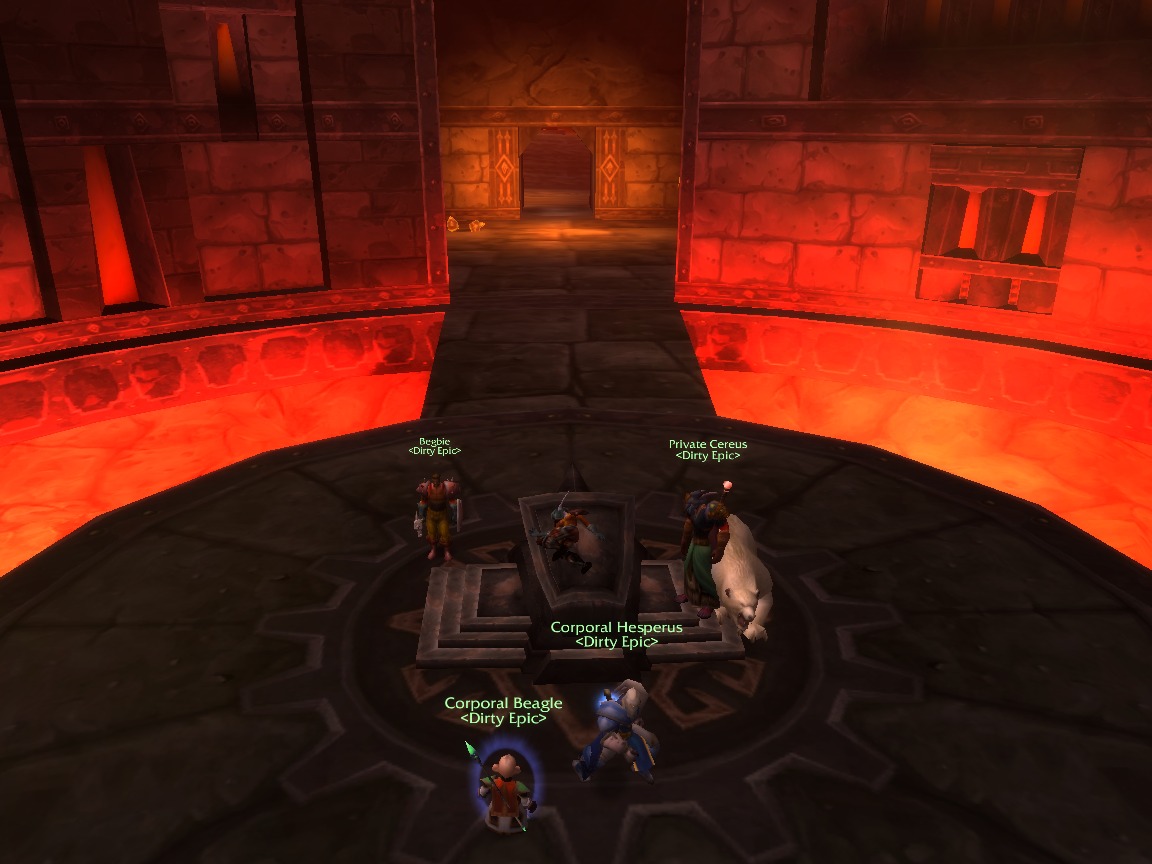Target the Private Cereus name tag

707,444
